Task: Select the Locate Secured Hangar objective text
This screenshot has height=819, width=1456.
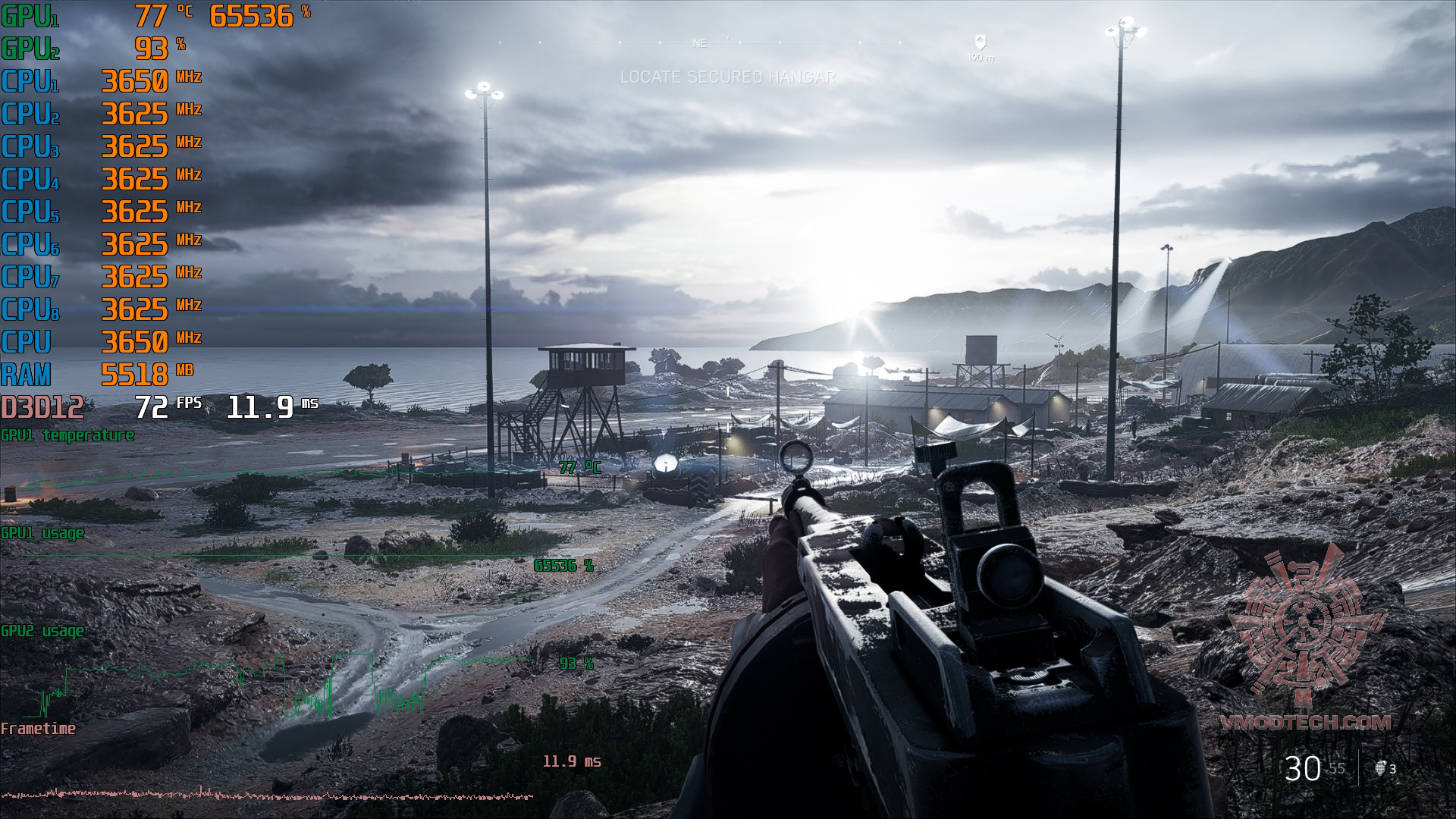Action: tap(727, 77)
